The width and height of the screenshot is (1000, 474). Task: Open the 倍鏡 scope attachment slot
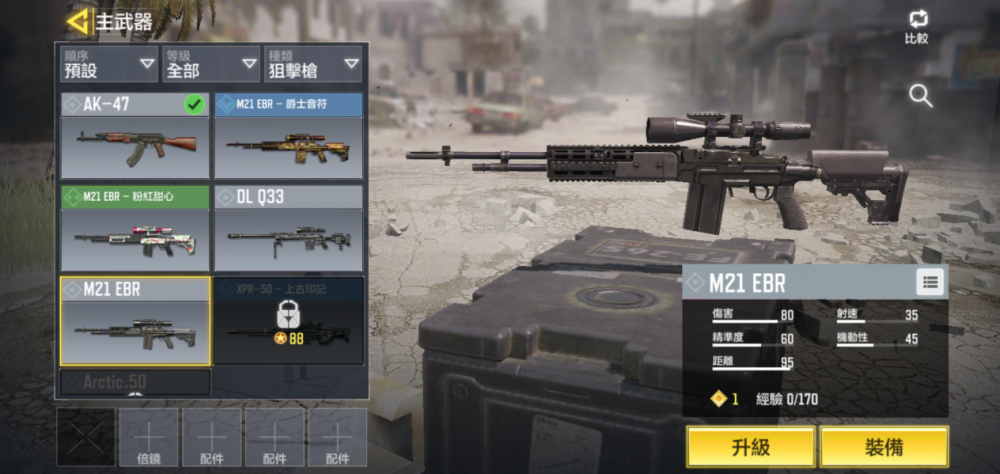(x=149, y=437)
